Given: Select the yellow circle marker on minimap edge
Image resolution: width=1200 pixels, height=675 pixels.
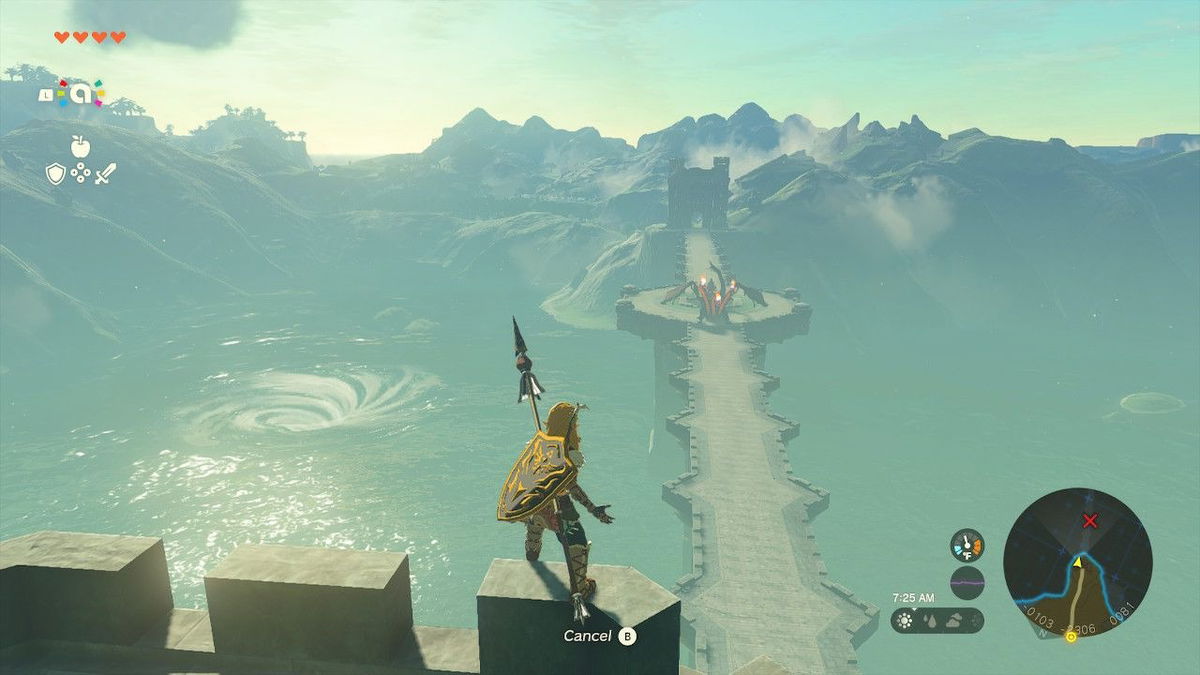Looking at the screenshot, I should [x=1071, y=635].
